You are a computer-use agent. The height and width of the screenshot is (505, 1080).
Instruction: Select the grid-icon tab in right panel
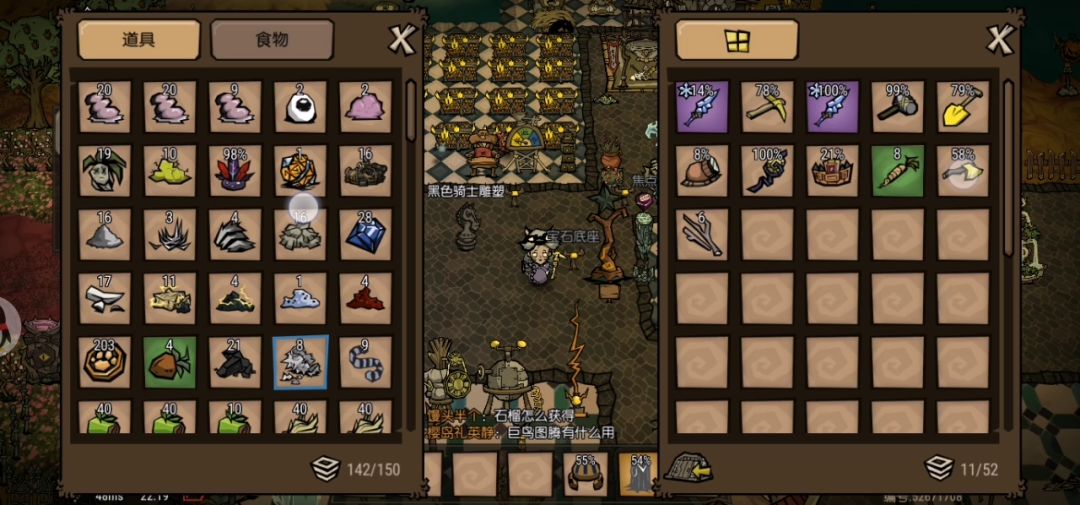737,40
